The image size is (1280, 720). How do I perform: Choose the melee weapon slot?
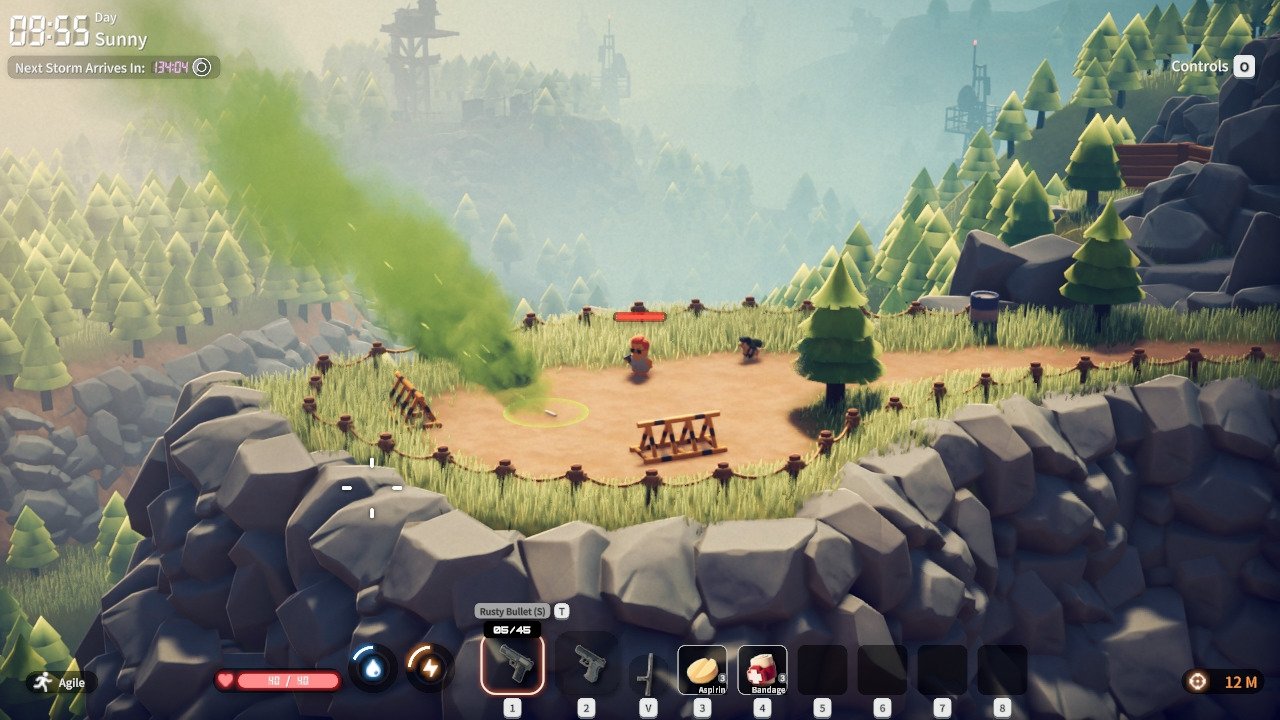(648, 671)
